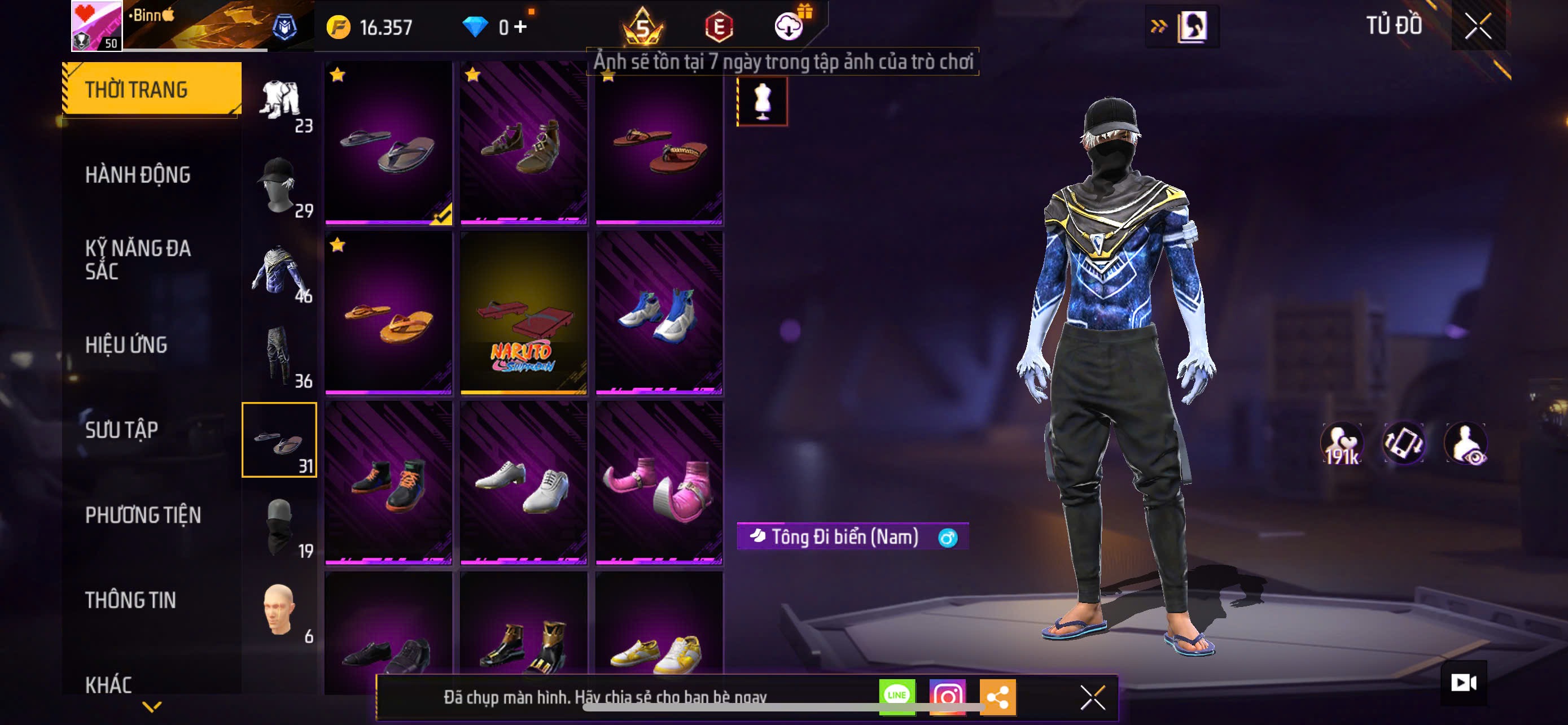Open the SƯU TẬP collection section
Viewport: 1568px width, 725px height.
coord(122,430)
